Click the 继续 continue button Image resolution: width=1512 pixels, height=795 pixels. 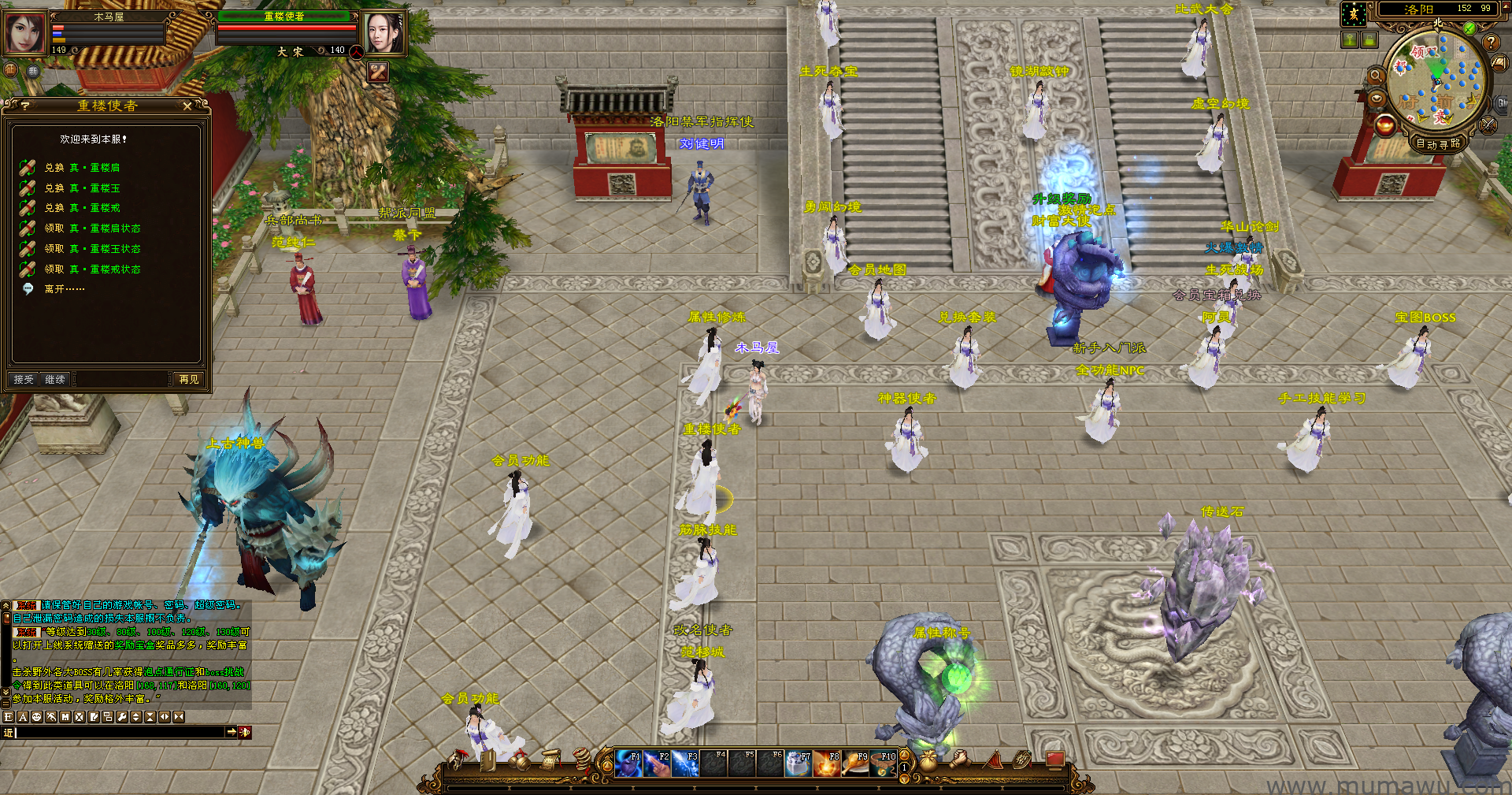click(x=55, y=380)
